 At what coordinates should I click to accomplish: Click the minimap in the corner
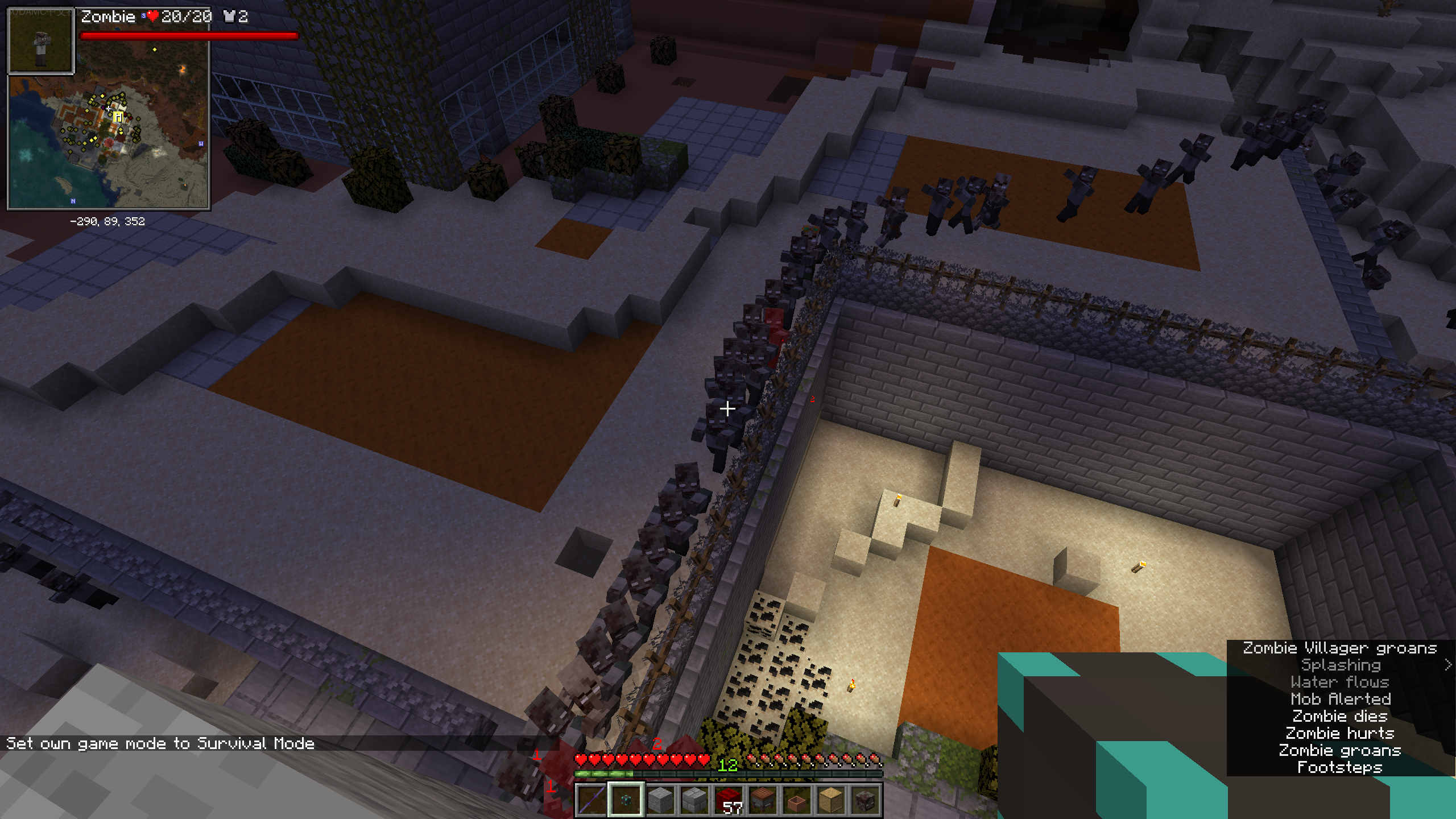[108, 142]
